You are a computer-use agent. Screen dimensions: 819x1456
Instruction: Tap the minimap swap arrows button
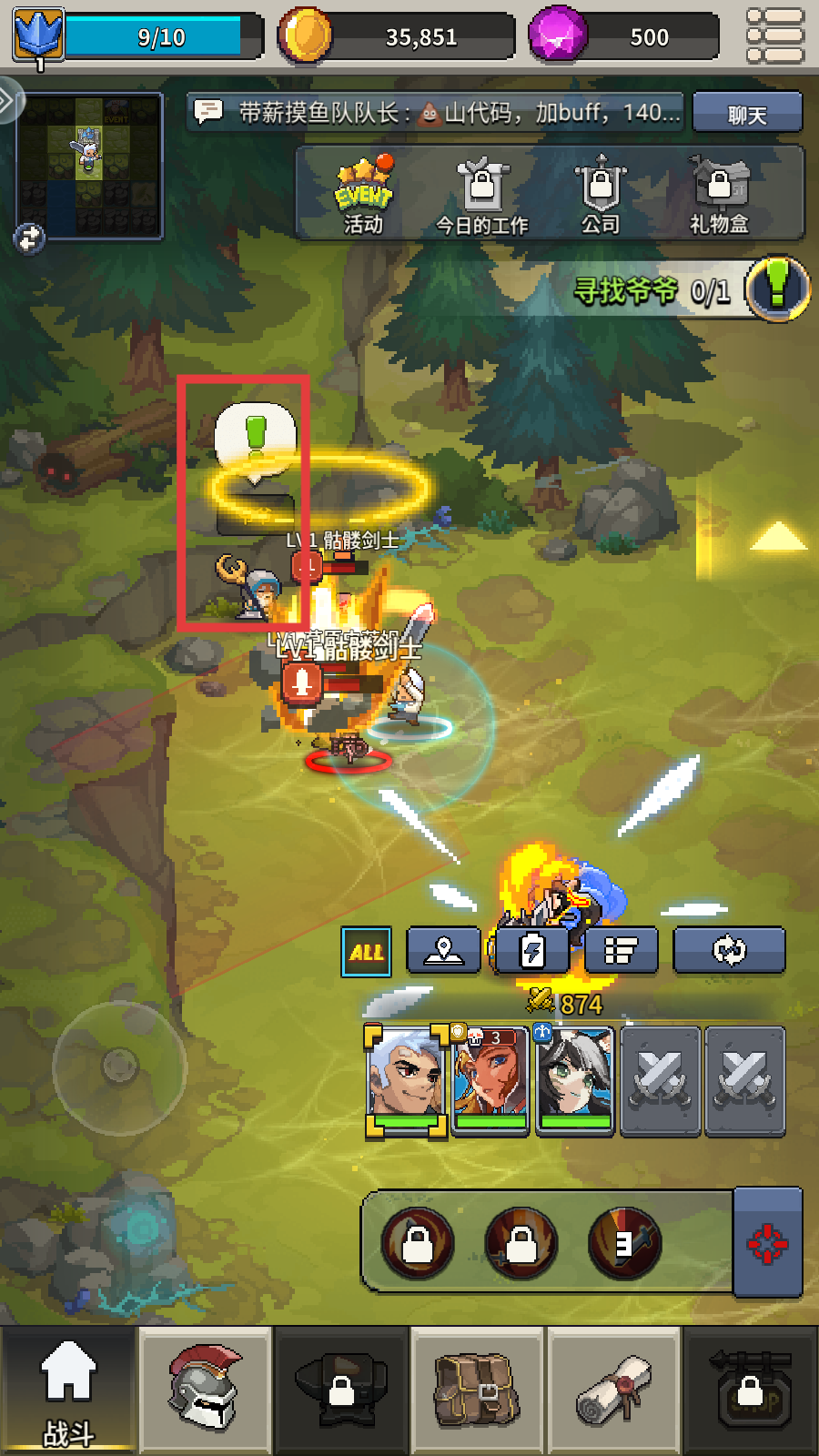pos(30,238)
